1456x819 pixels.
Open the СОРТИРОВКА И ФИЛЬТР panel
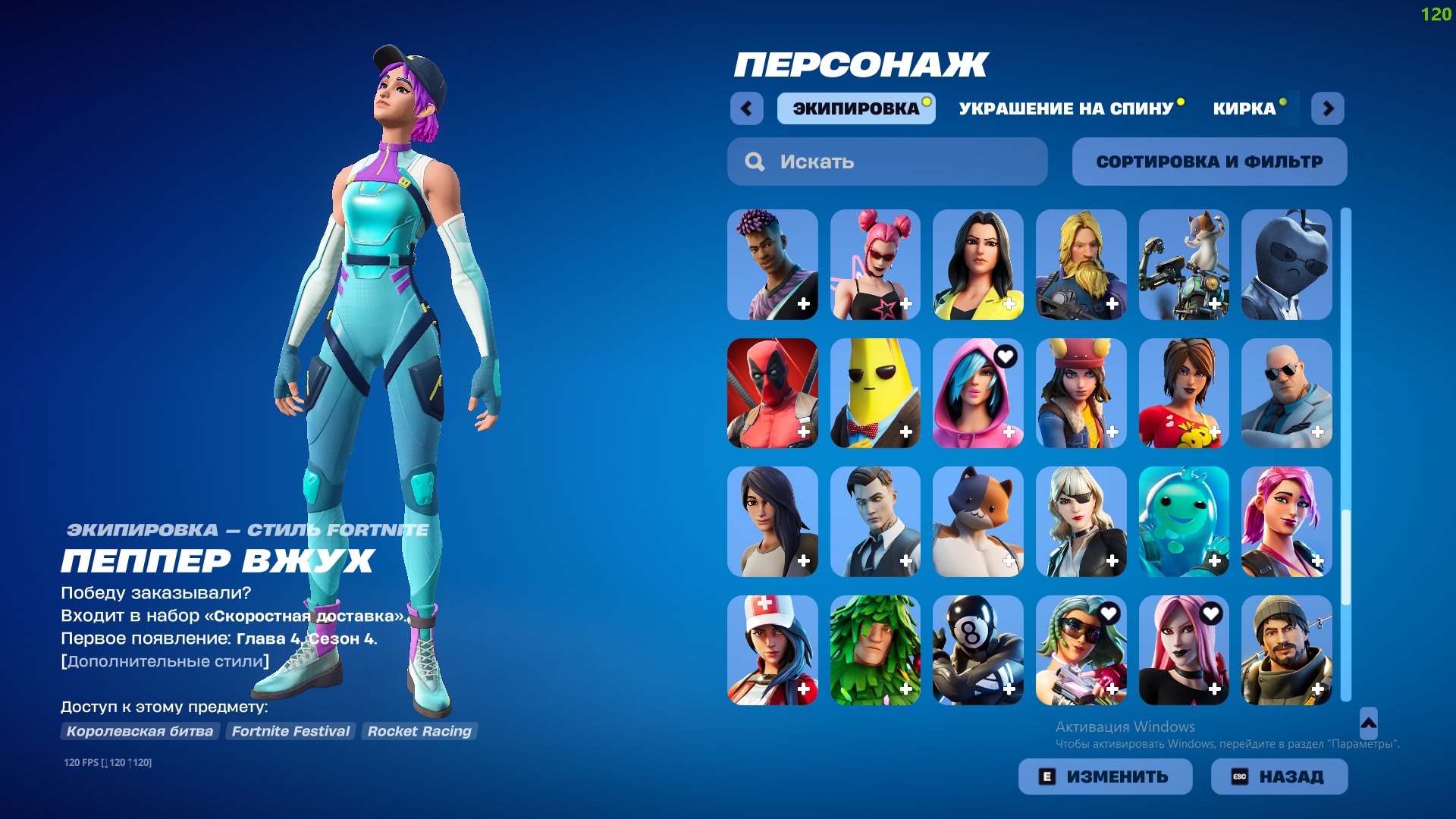1209,161
